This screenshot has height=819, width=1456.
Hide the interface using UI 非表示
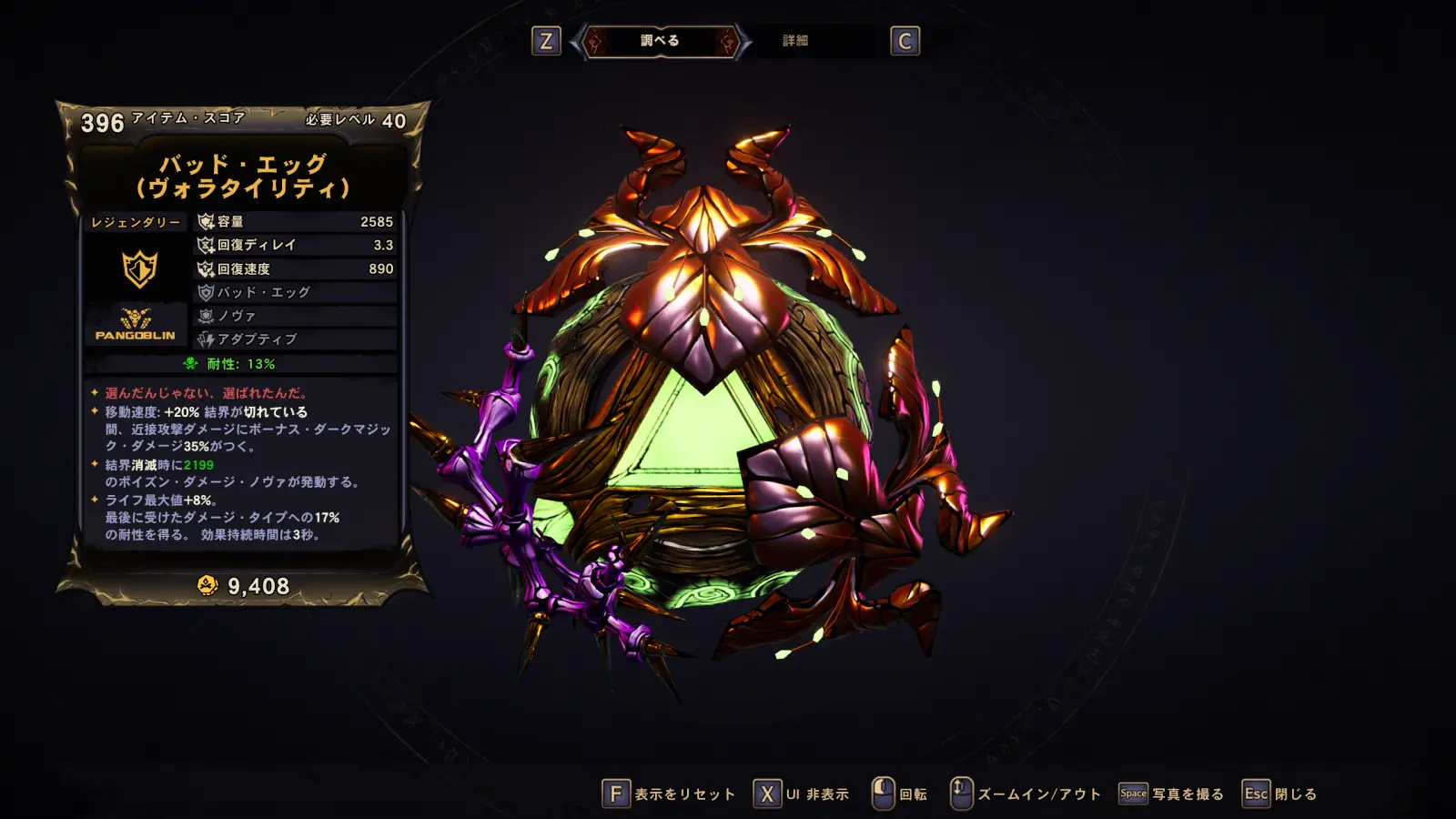802,794
